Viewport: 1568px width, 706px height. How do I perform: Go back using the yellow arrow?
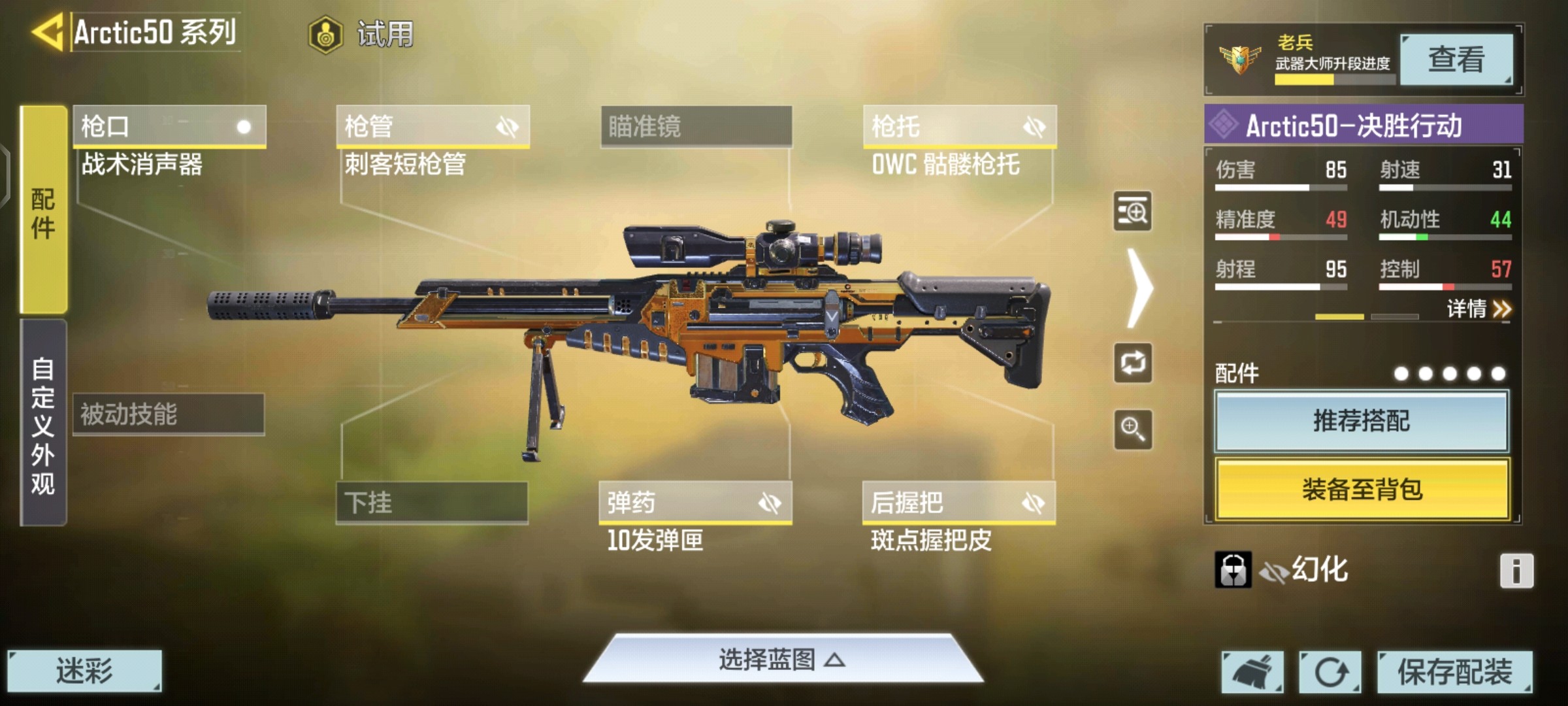(47, 31)
